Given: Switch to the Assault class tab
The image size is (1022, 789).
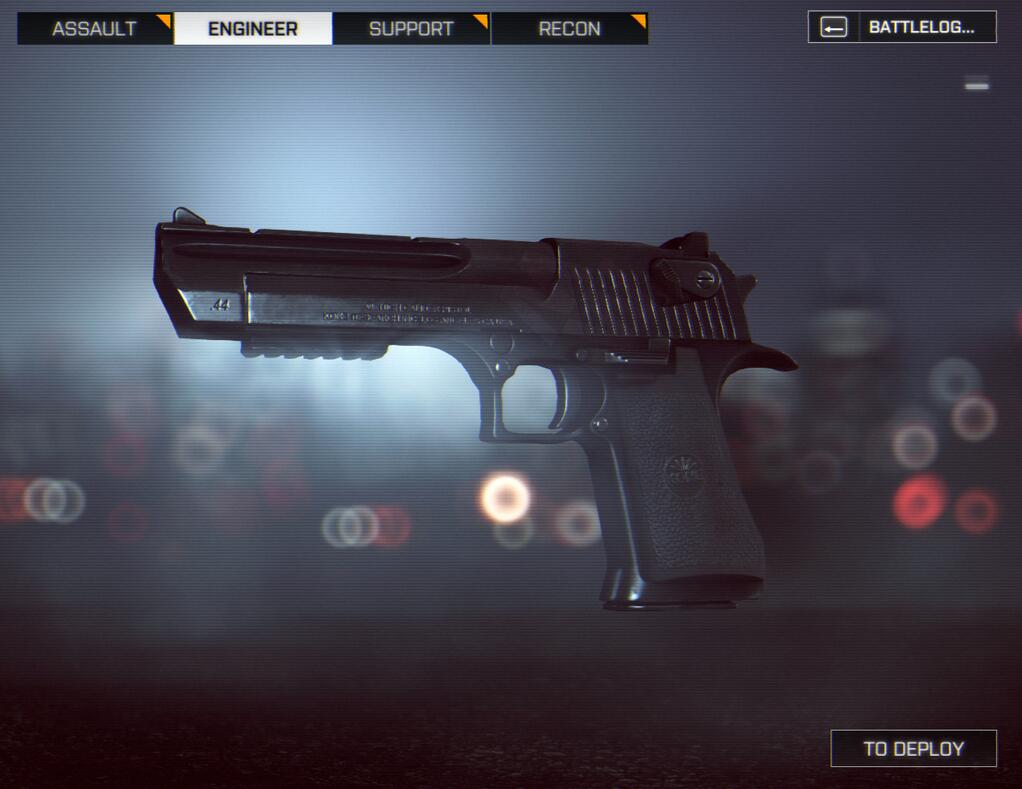Looking at the screenshot, I should point(94,28).
